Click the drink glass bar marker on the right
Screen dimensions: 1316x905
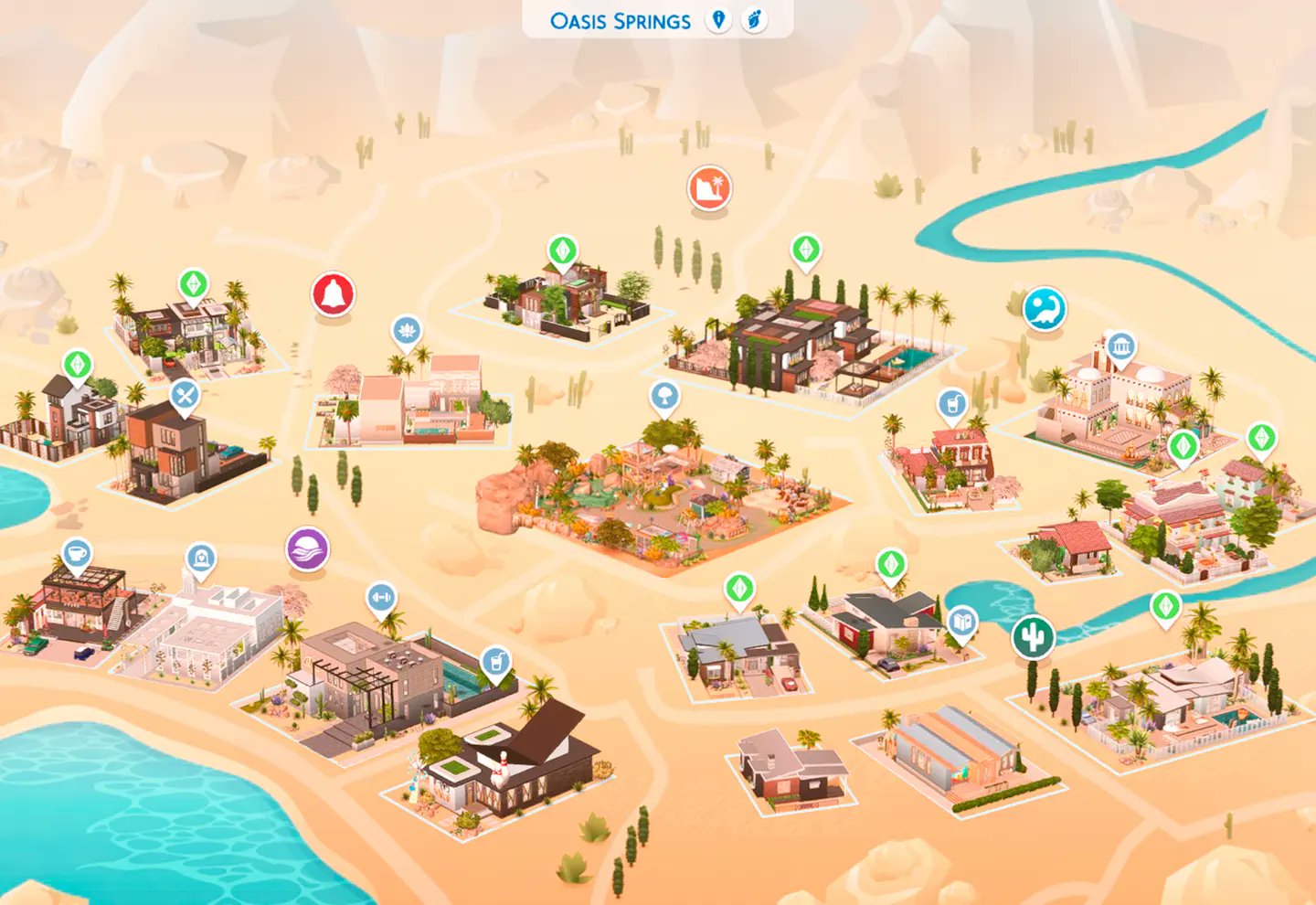tap(953, 402)
